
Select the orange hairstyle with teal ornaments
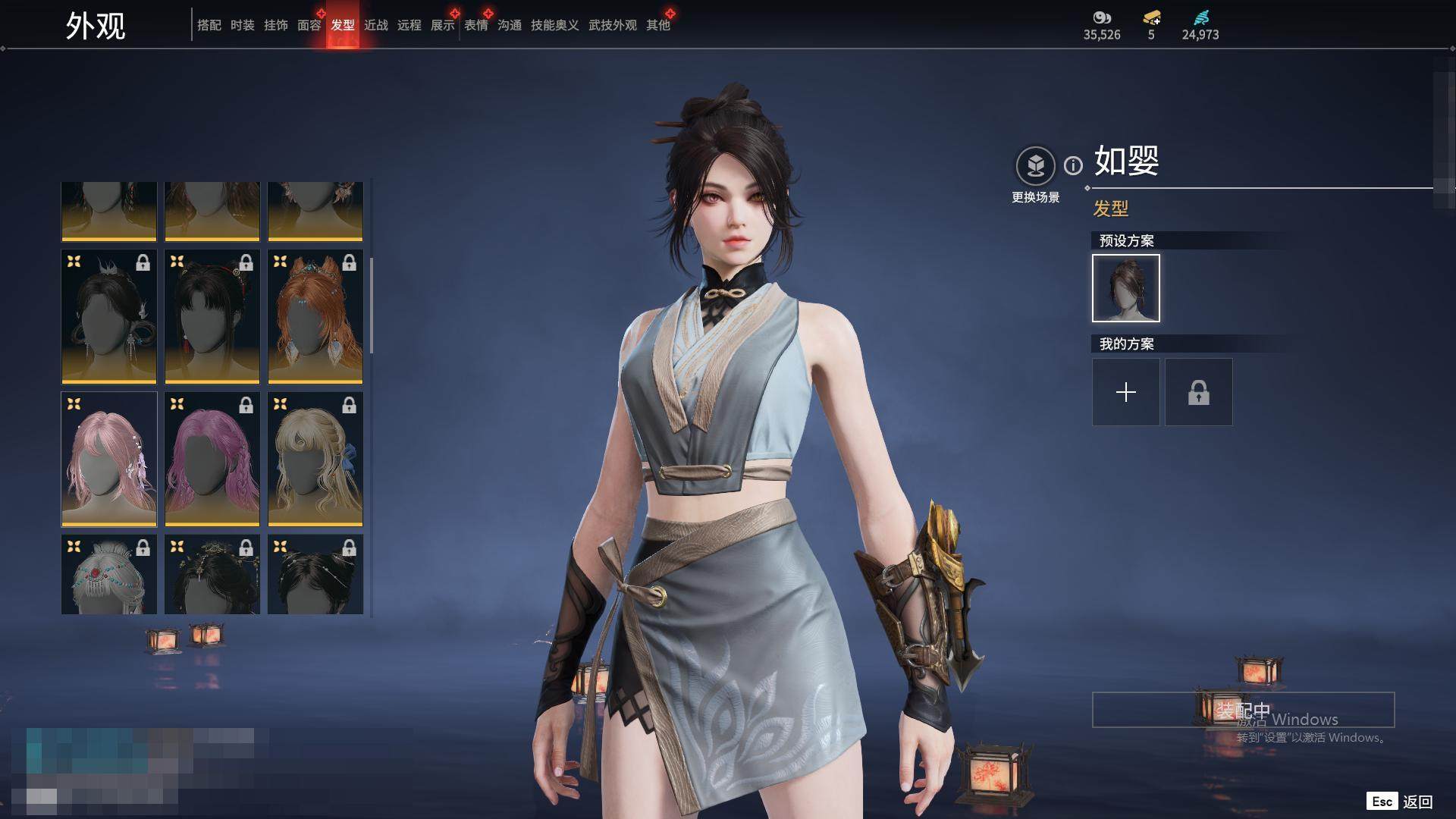coord(315,316)
